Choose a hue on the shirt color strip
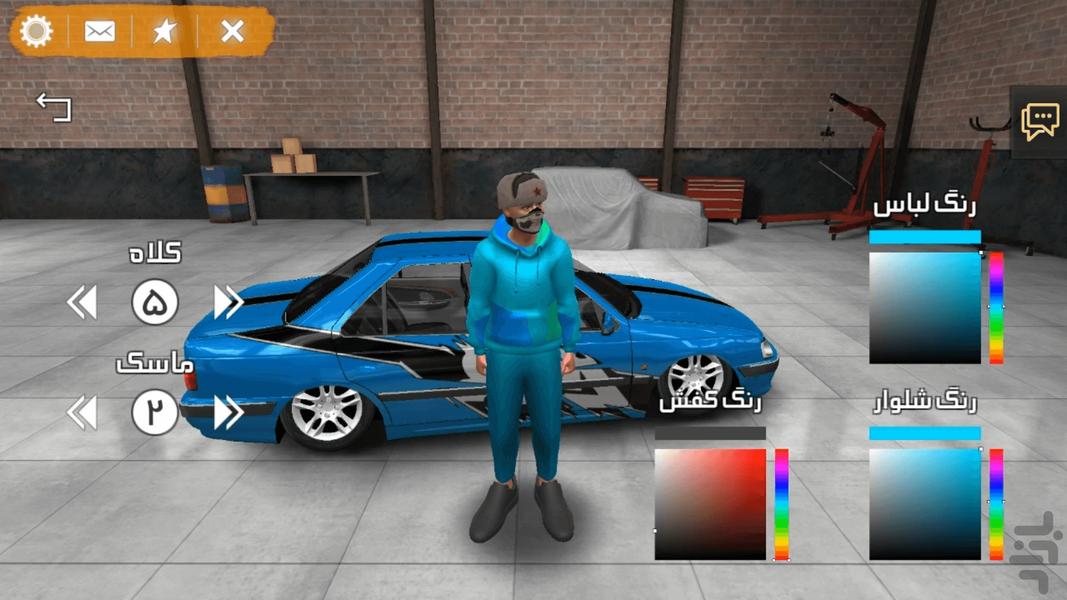The width and height of the screenshot is (1067, 600). tap(996, 307)
